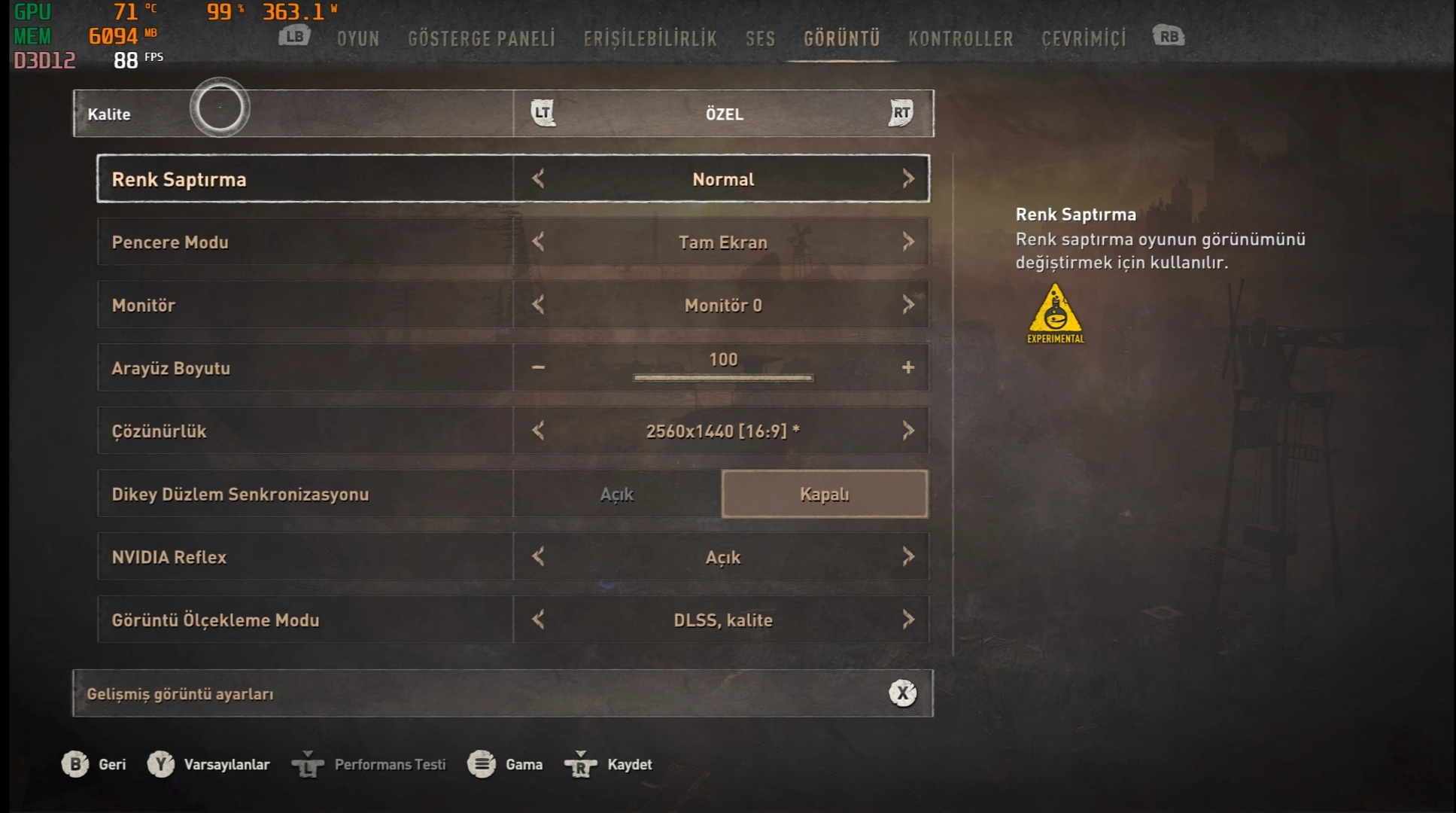Decrease Arayüz Boyutu with the minus button

coord(538,367)
